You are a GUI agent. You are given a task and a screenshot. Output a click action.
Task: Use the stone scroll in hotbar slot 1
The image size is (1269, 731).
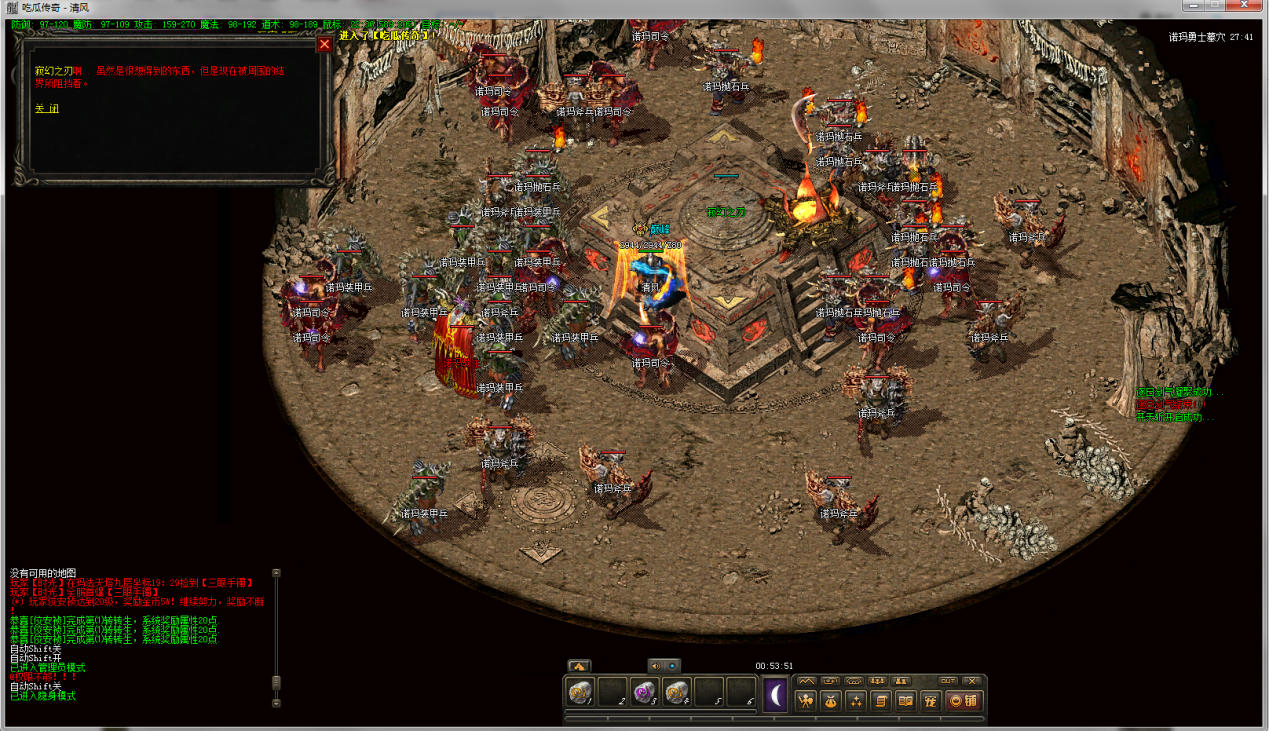(580, 692)
